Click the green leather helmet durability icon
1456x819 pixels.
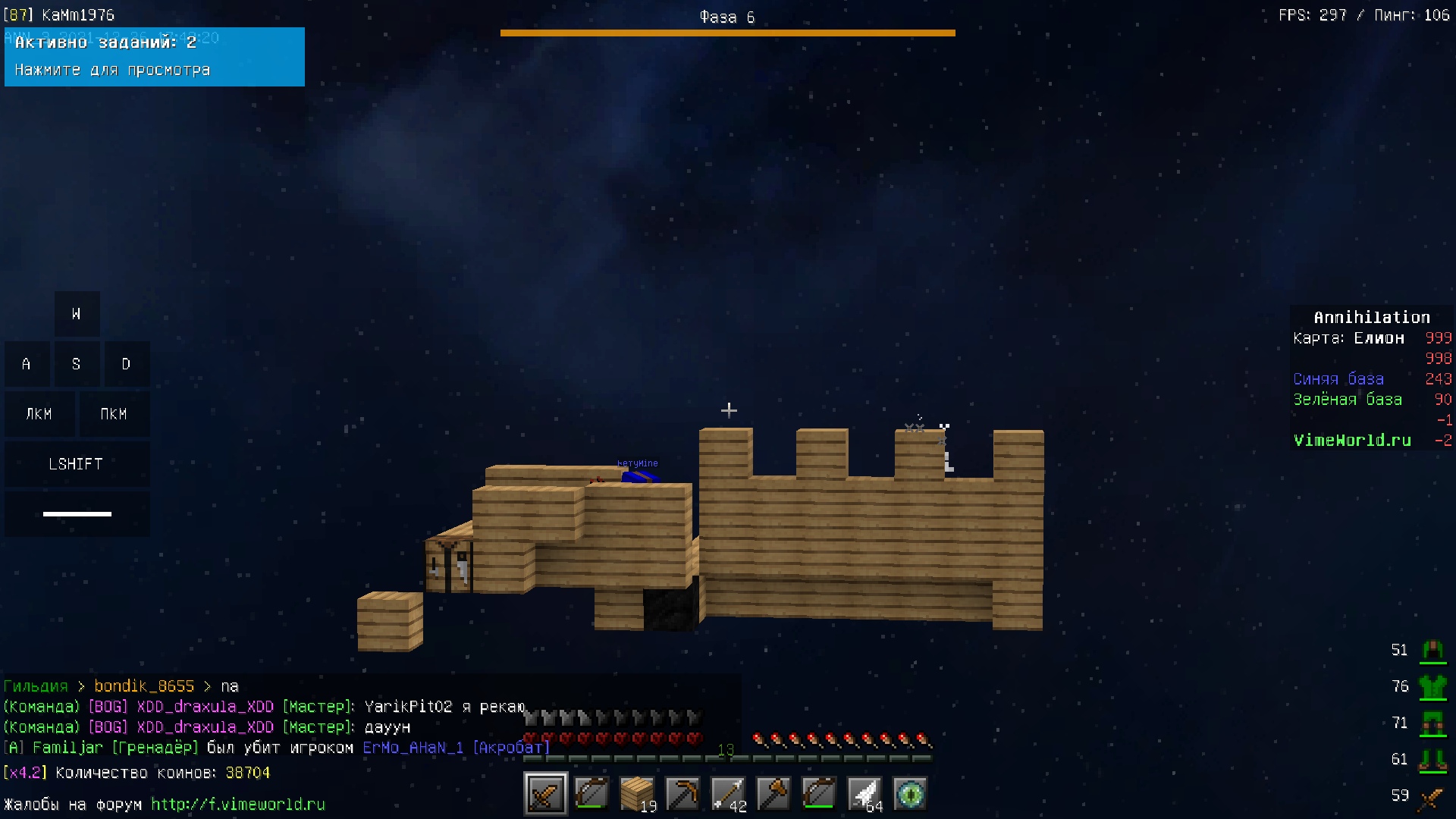pyautogui.click(x=1432, y=650)
